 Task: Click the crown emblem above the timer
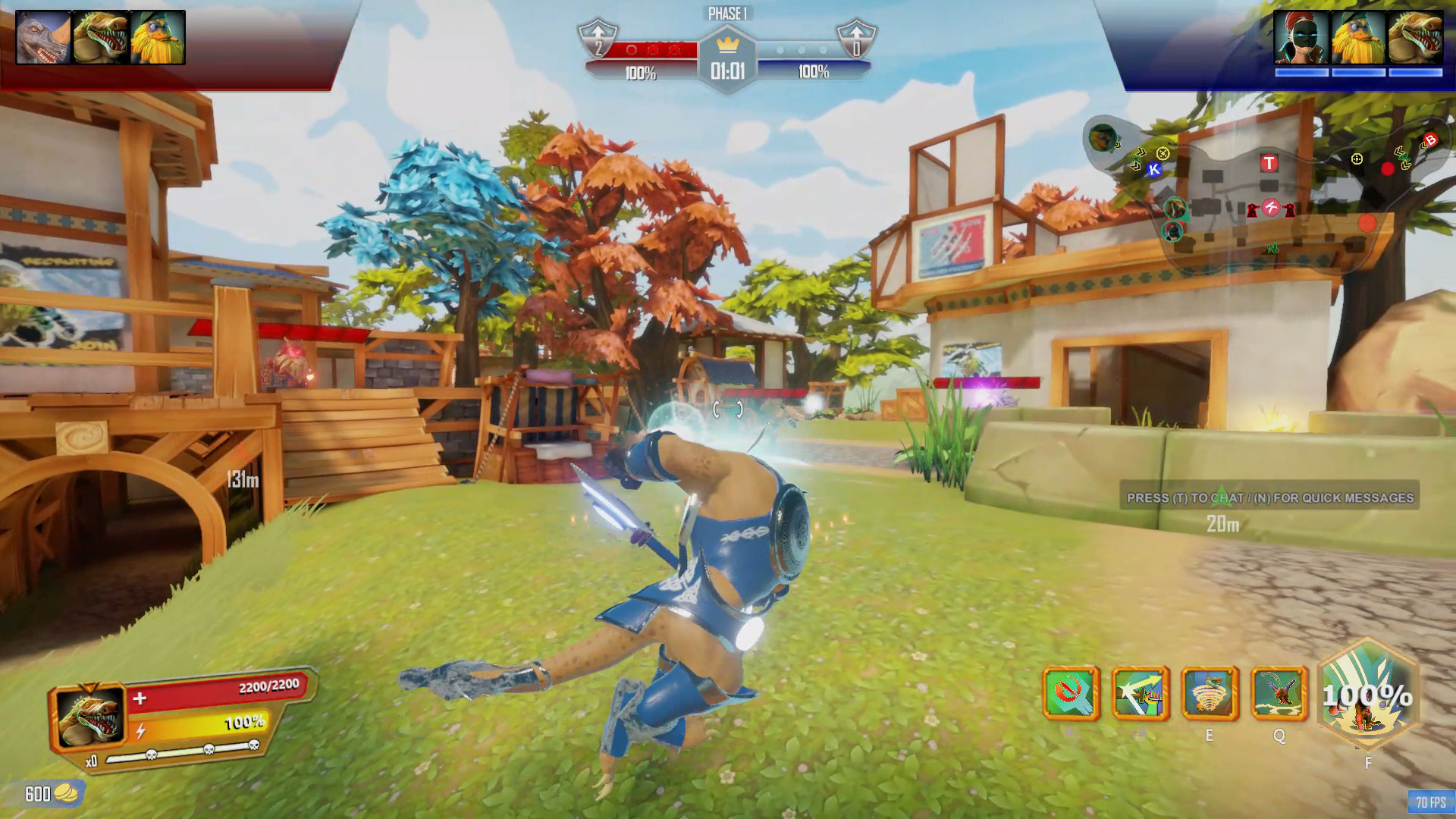tap(727, 43)
